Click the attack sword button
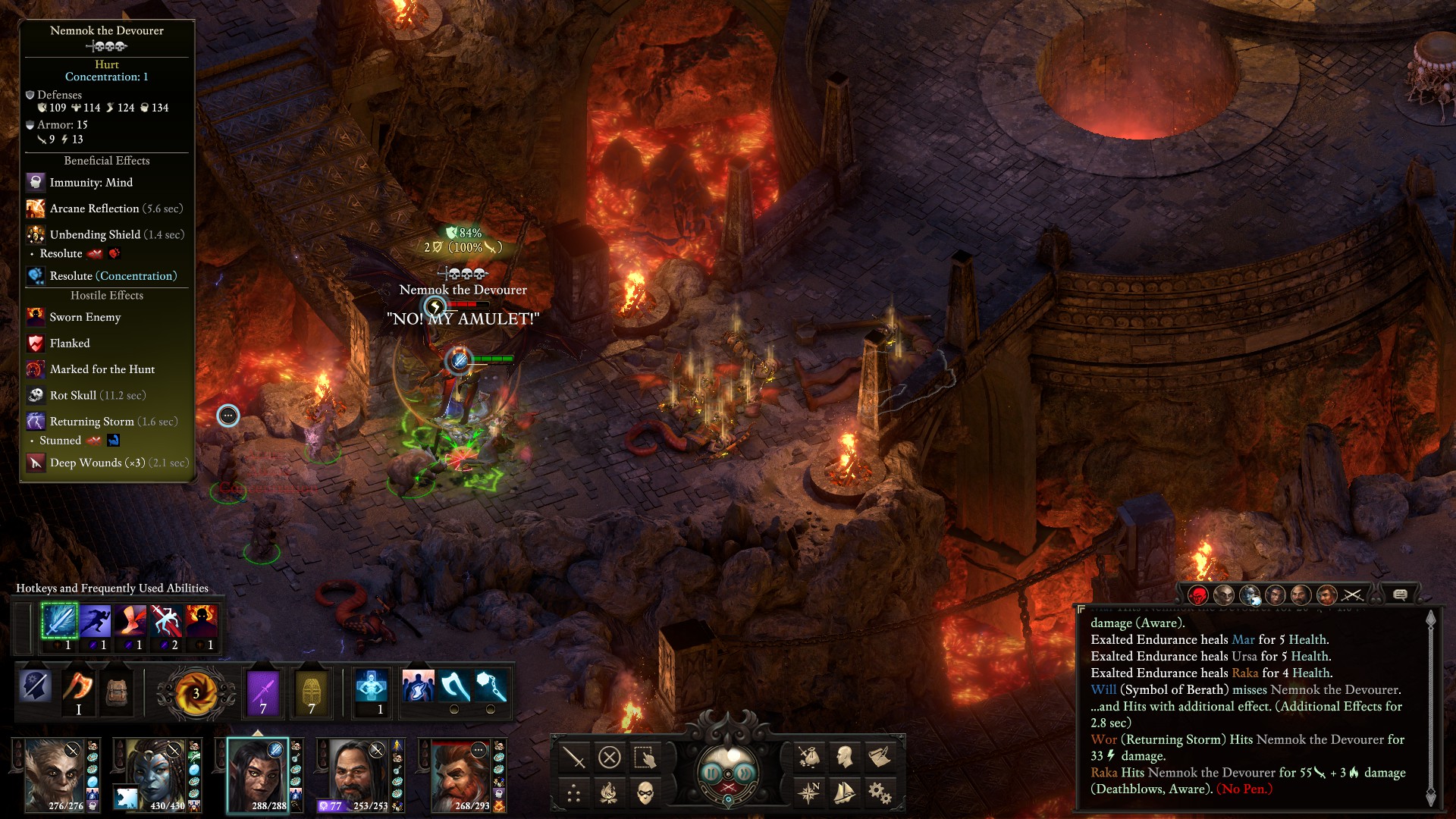 [573, 757]
